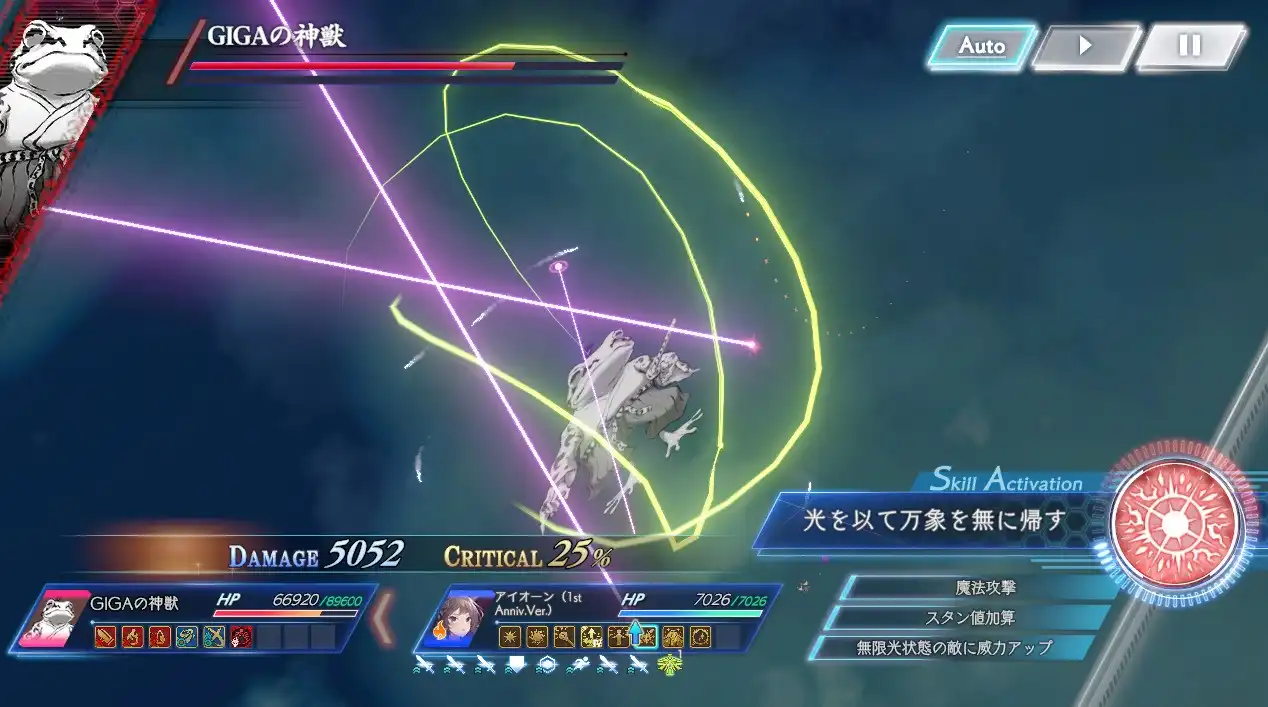This screenshot has width=1268, height=707.
Task: Toggle the Auto battle button
Action: [x=981, y=46]
